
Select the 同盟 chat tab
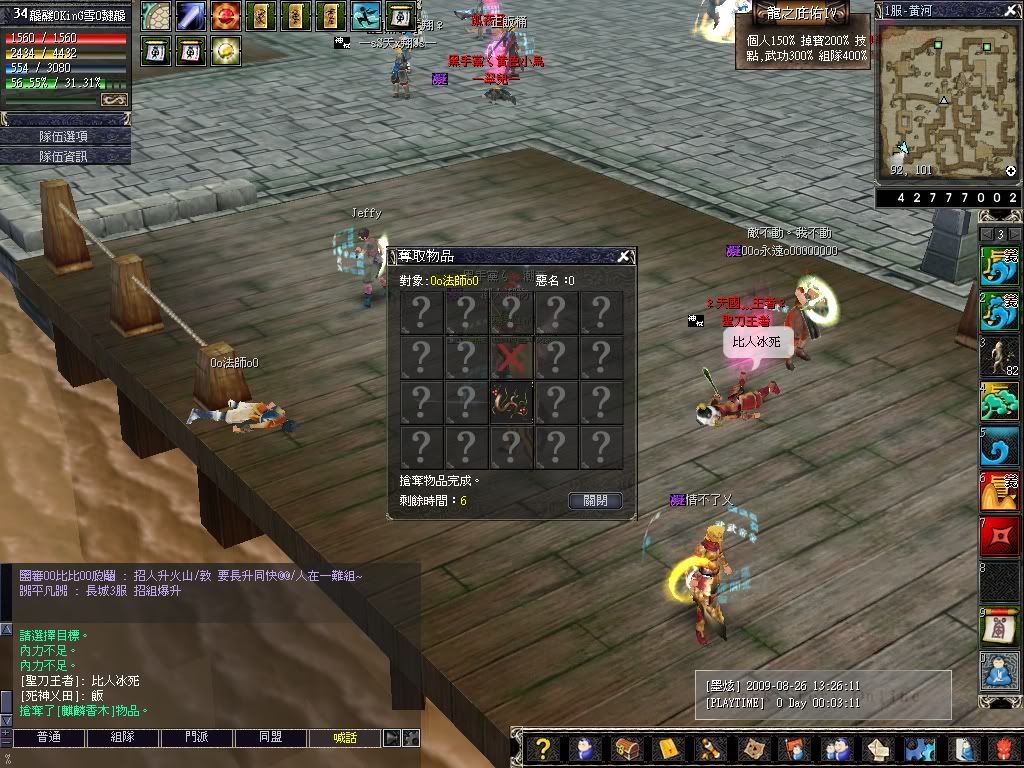click(271, 738)
